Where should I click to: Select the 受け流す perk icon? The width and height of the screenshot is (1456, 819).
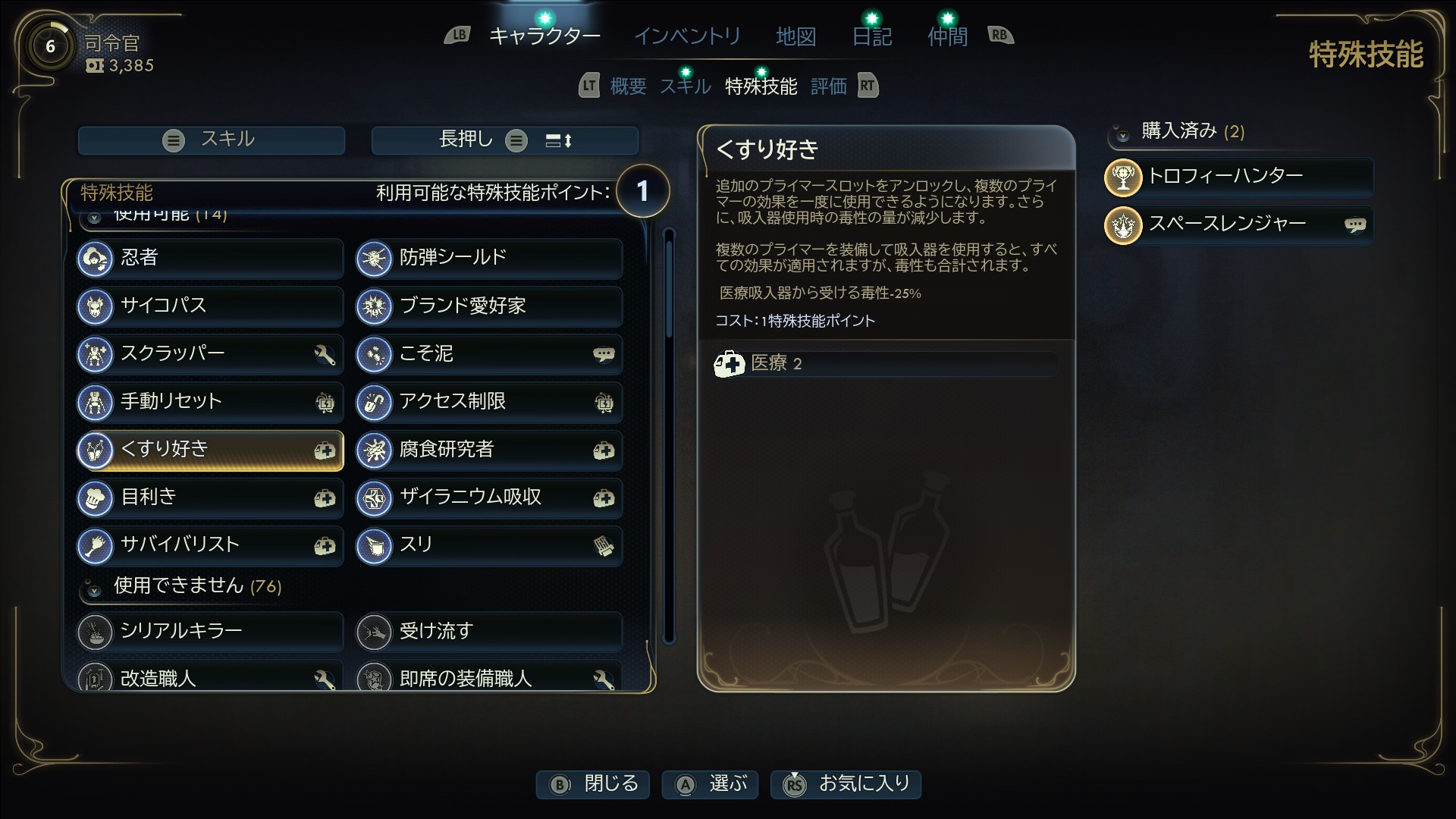tap(375, 631)
